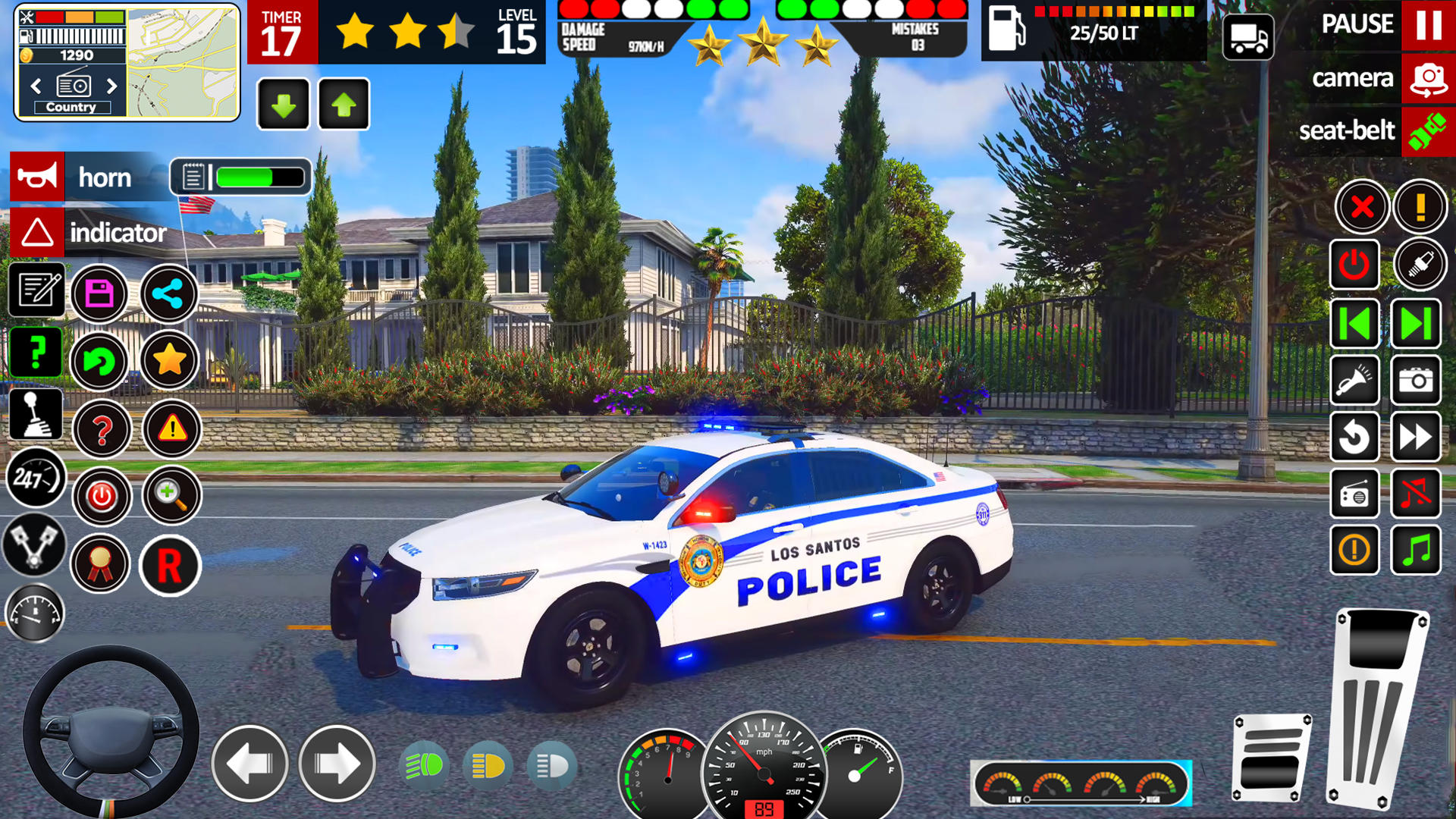Open the gear shifter icon
1456x819 pixels.
35,415
